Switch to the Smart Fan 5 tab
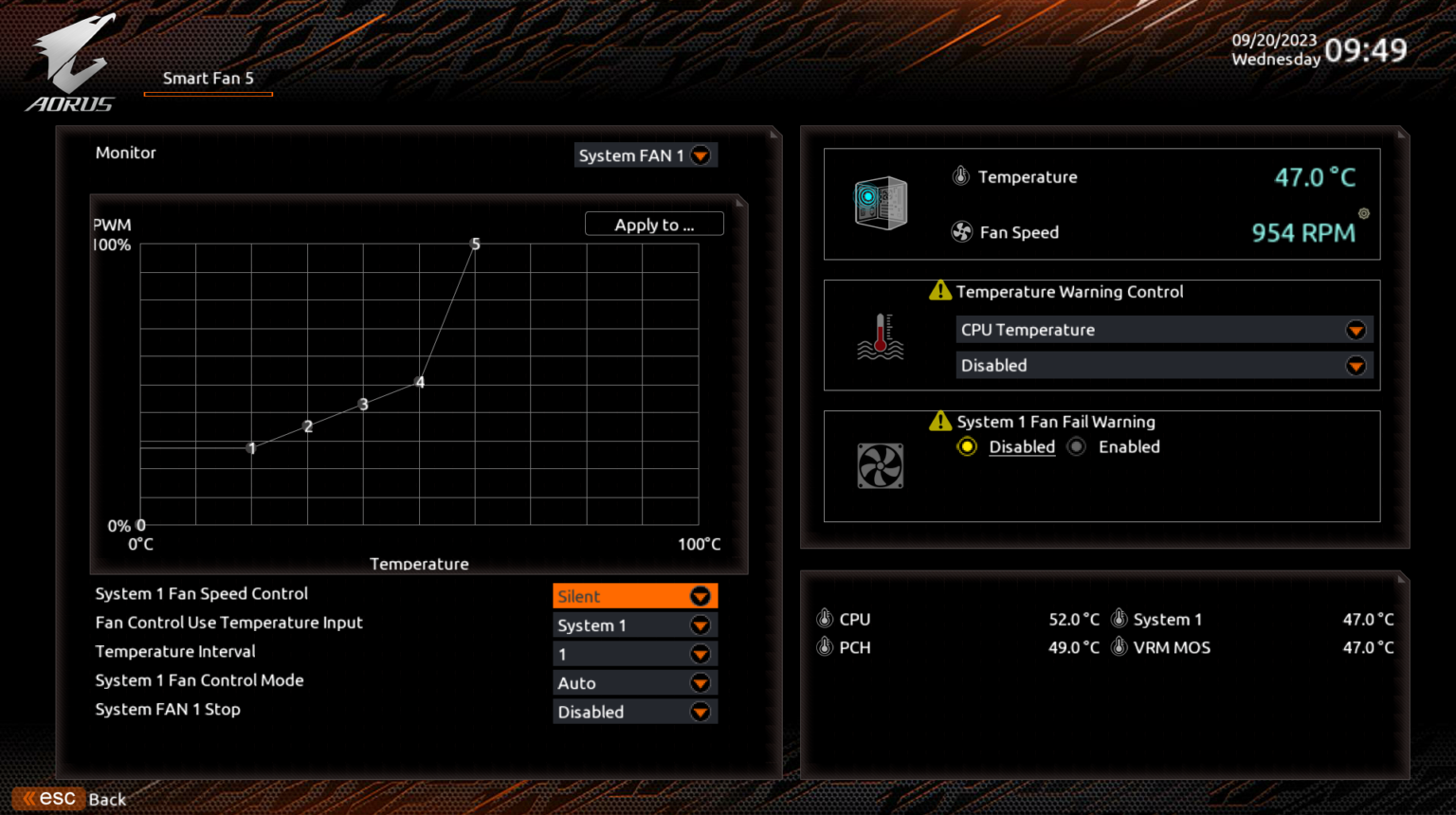The image size is (1456, 815). pos(208,79)
